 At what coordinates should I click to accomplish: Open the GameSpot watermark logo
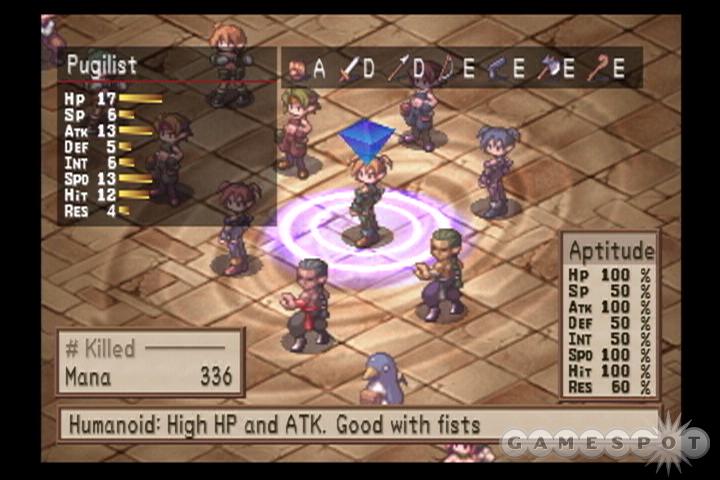pos(604,441)
